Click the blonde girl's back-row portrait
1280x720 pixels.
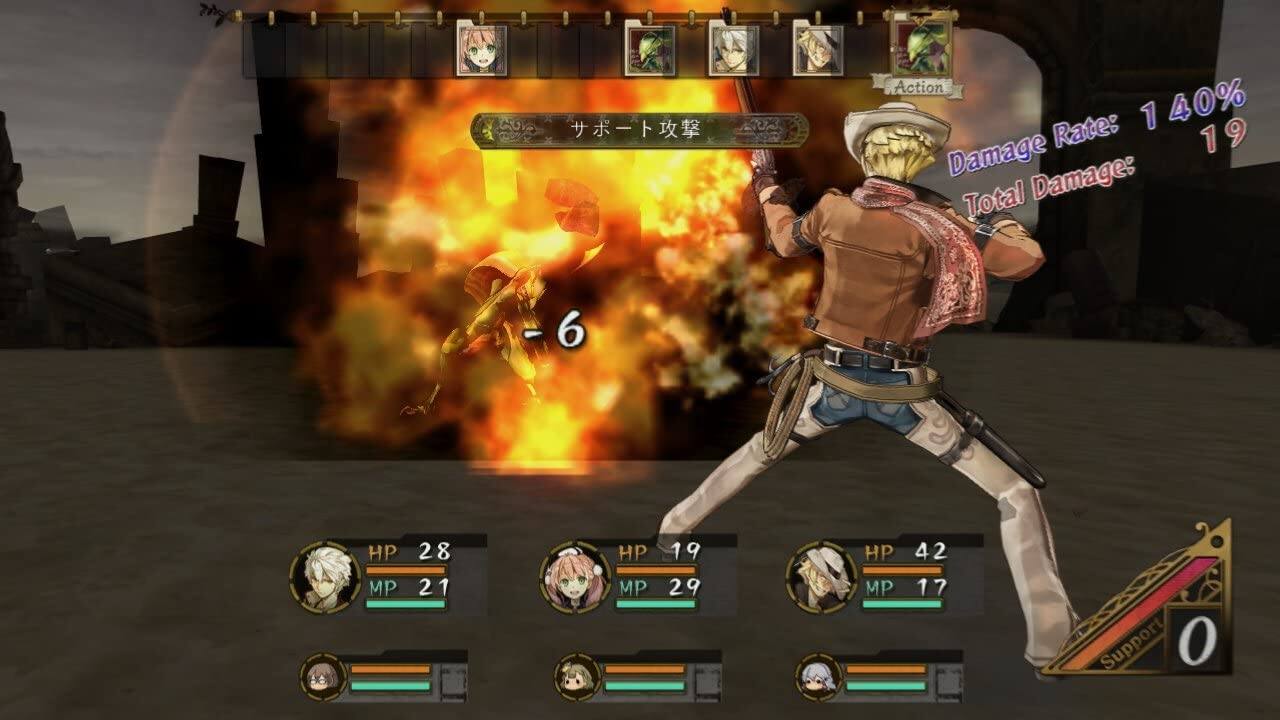(573, 678)
